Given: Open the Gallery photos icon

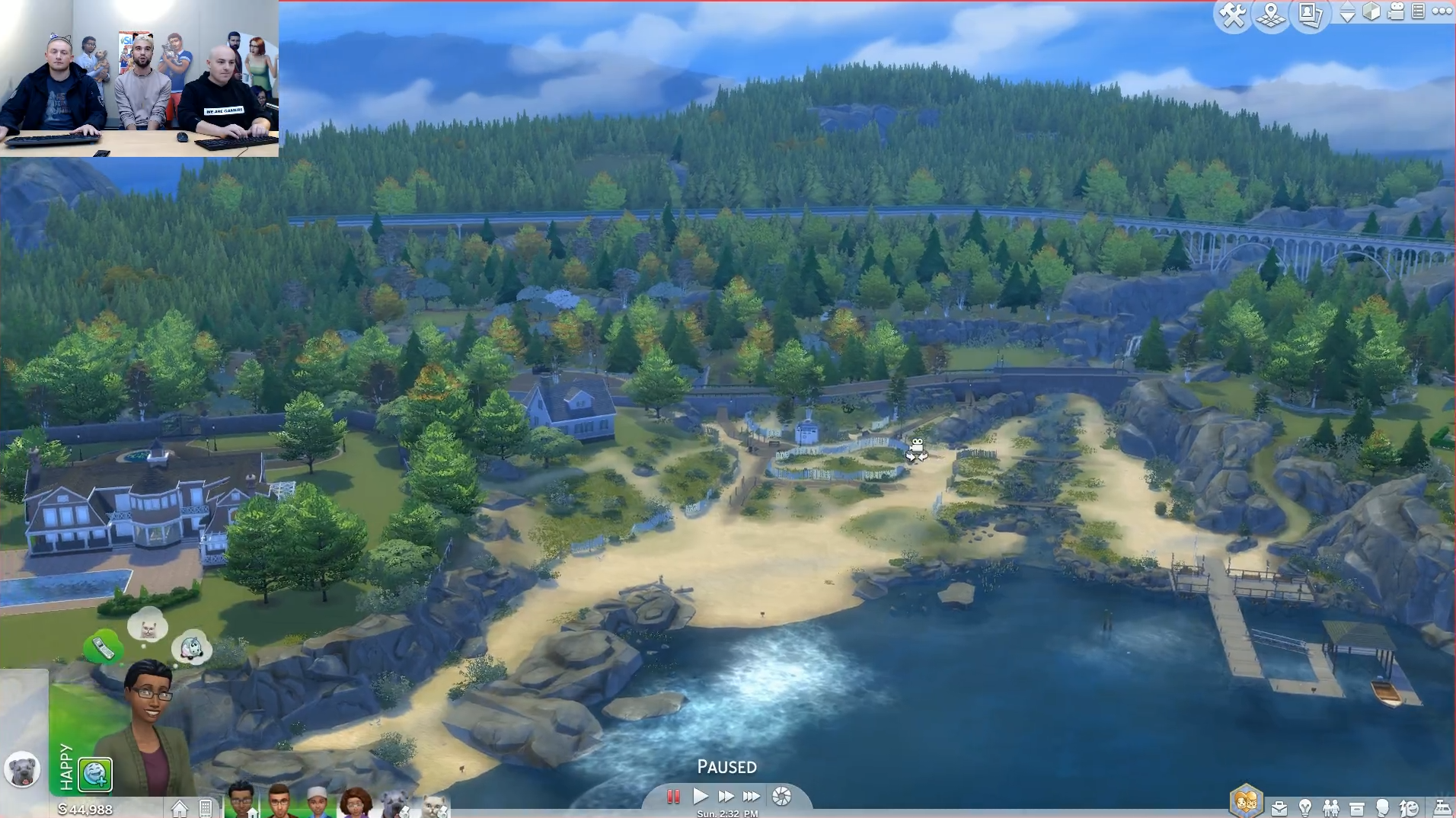Looking at the screenshot, I should click(x=1310, y=14).
